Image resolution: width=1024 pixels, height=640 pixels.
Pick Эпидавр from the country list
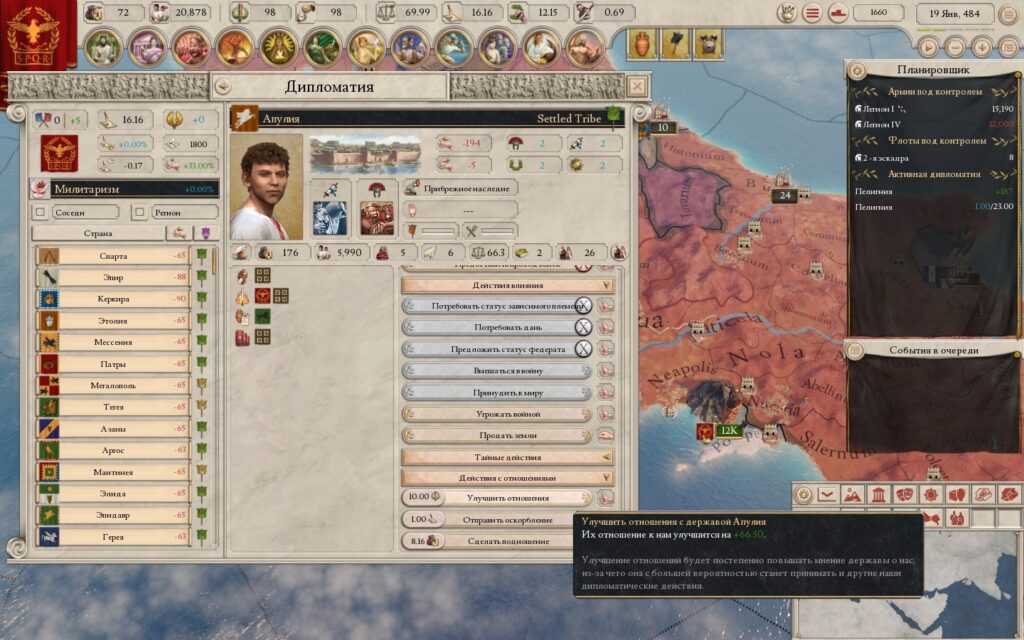(x=113, y=515)
